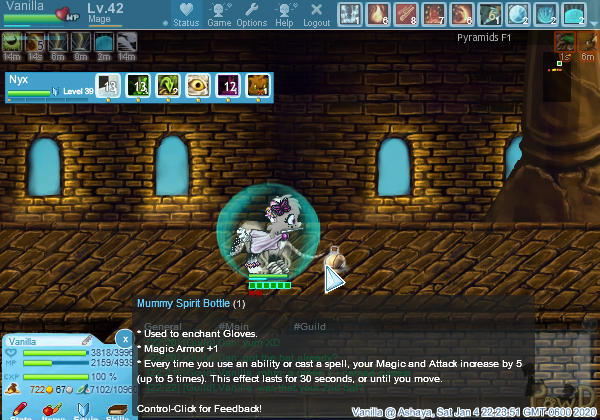Cast the fireball spell in hotbar

coord(378,14)
